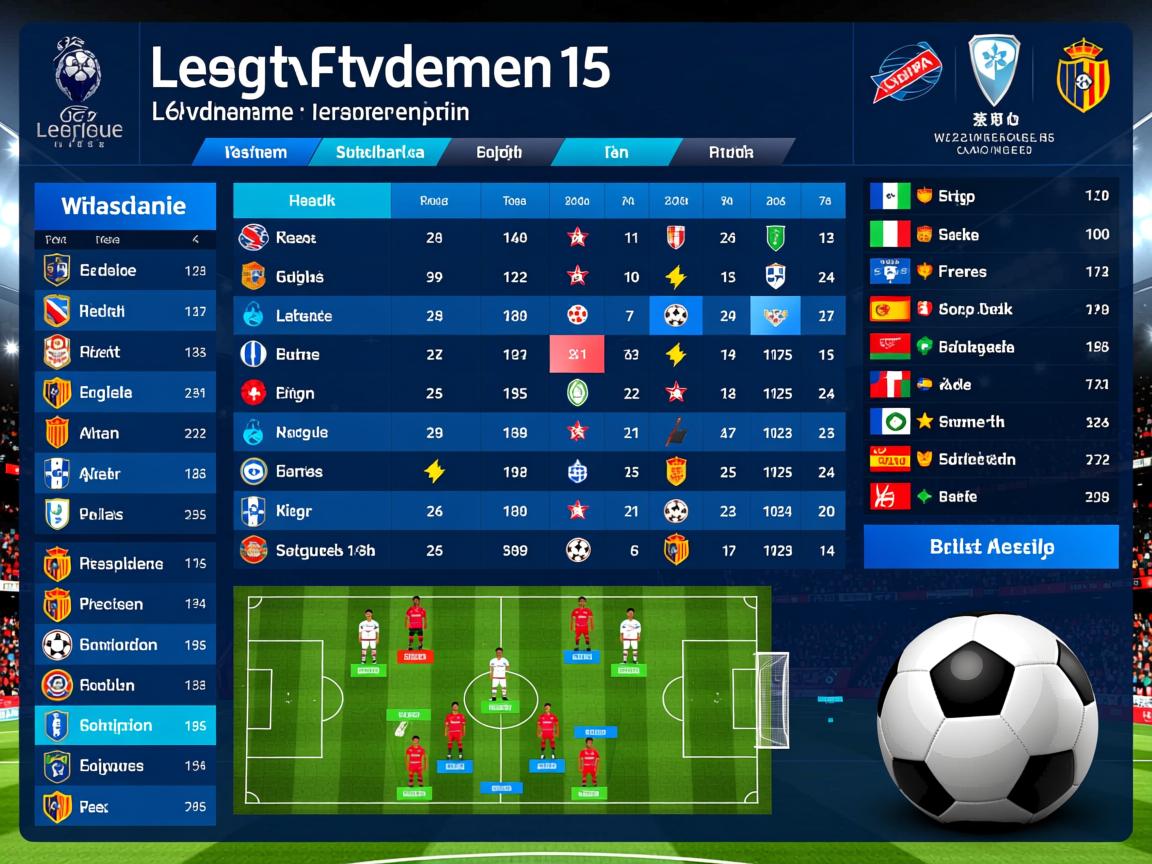Viewport: 1152px width, 864px height.
Task: Select the highlighted Sohtplpion row
Action: pyautogui.click(x=125, y=726)
